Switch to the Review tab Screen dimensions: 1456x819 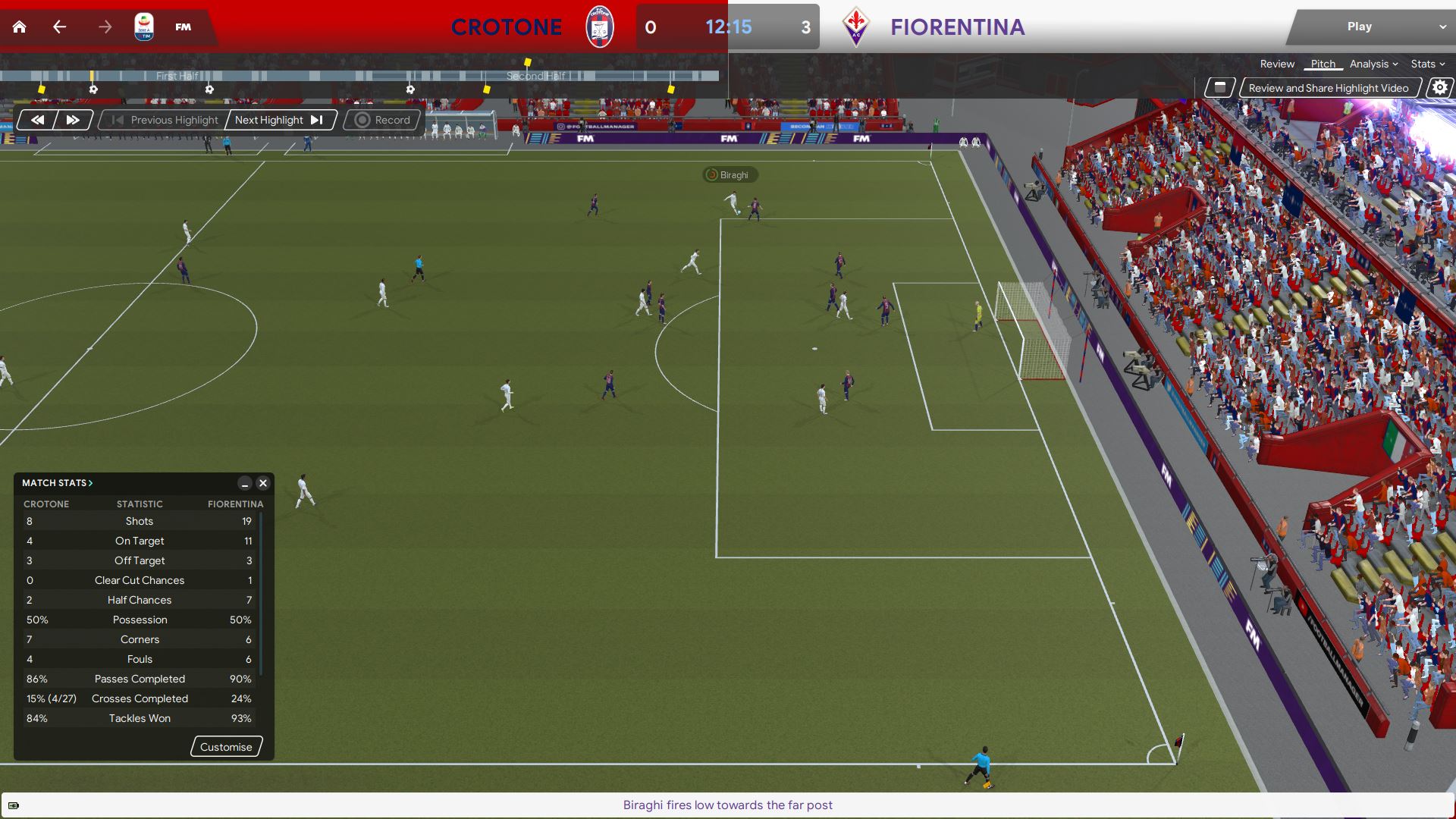point(1277,64)
